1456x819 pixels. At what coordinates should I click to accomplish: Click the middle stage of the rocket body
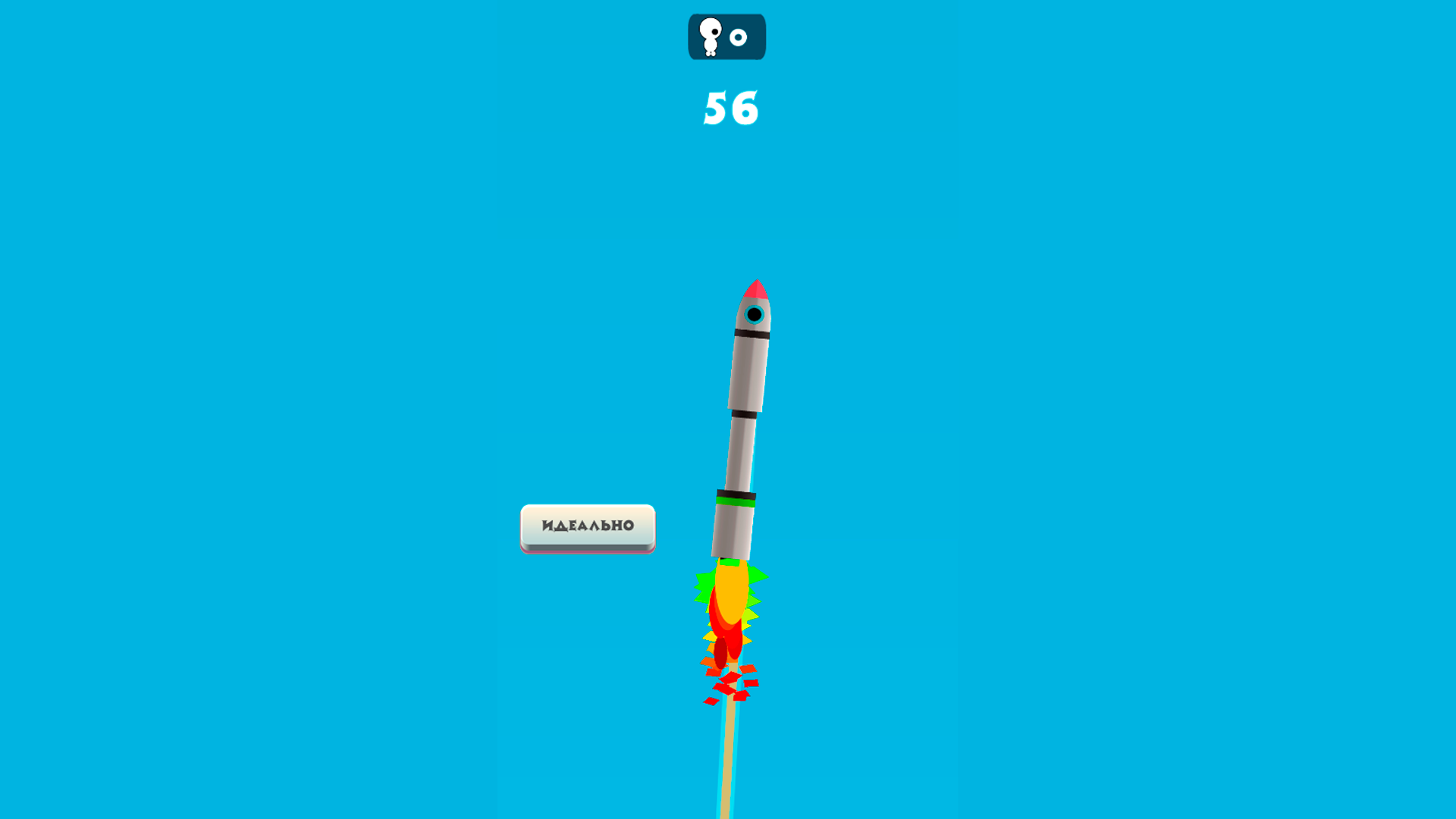pyautogui.click(x=739, y=451)
